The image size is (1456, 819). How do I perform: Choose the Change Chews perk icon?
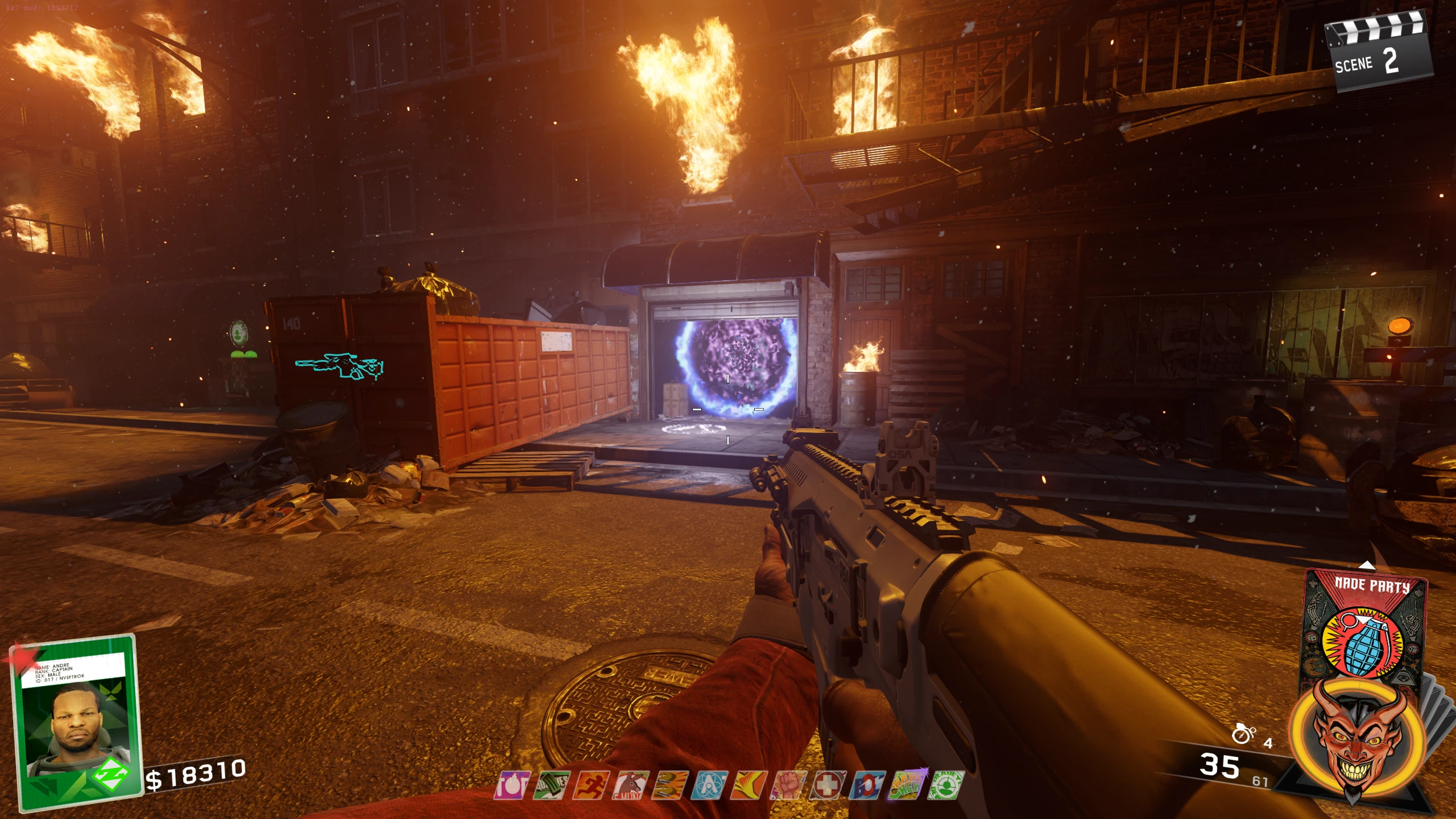907,785
